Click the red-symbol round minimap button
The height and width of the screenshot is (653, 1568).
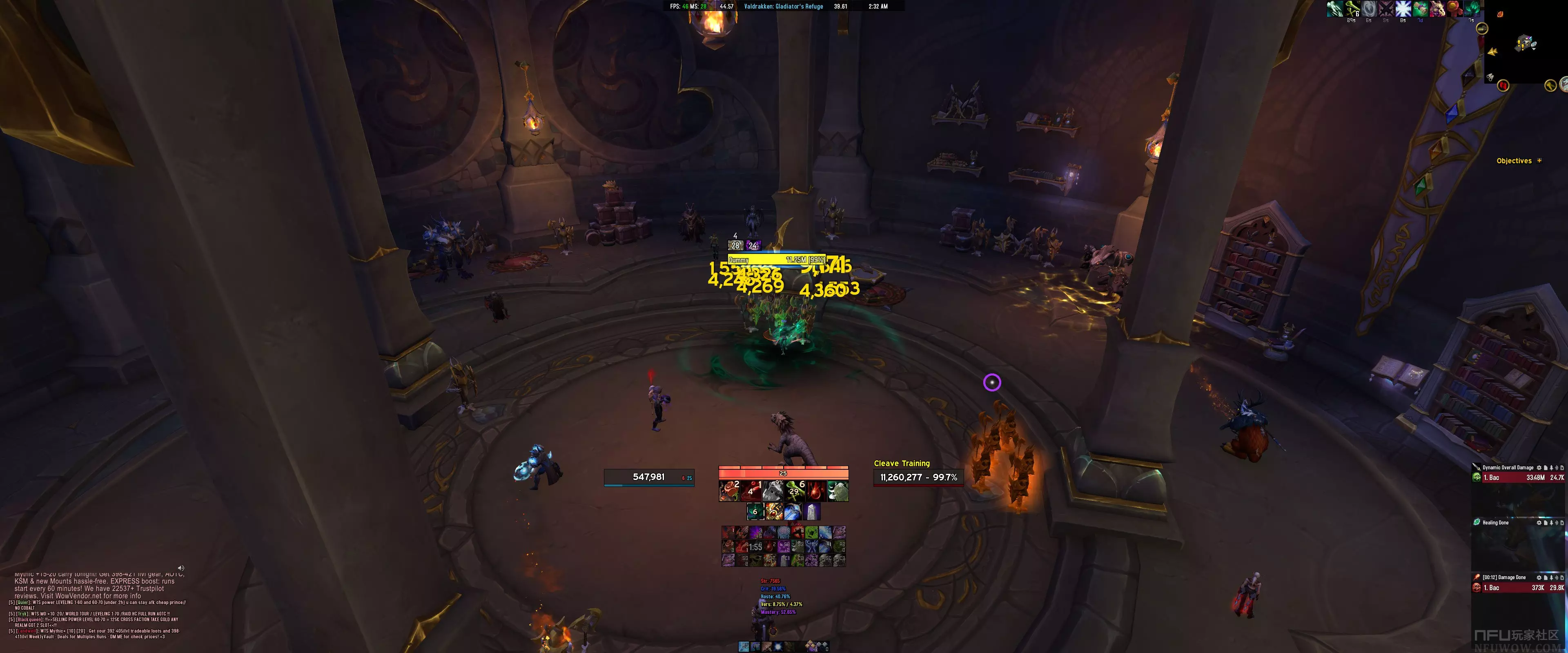tap(1503, 86)
